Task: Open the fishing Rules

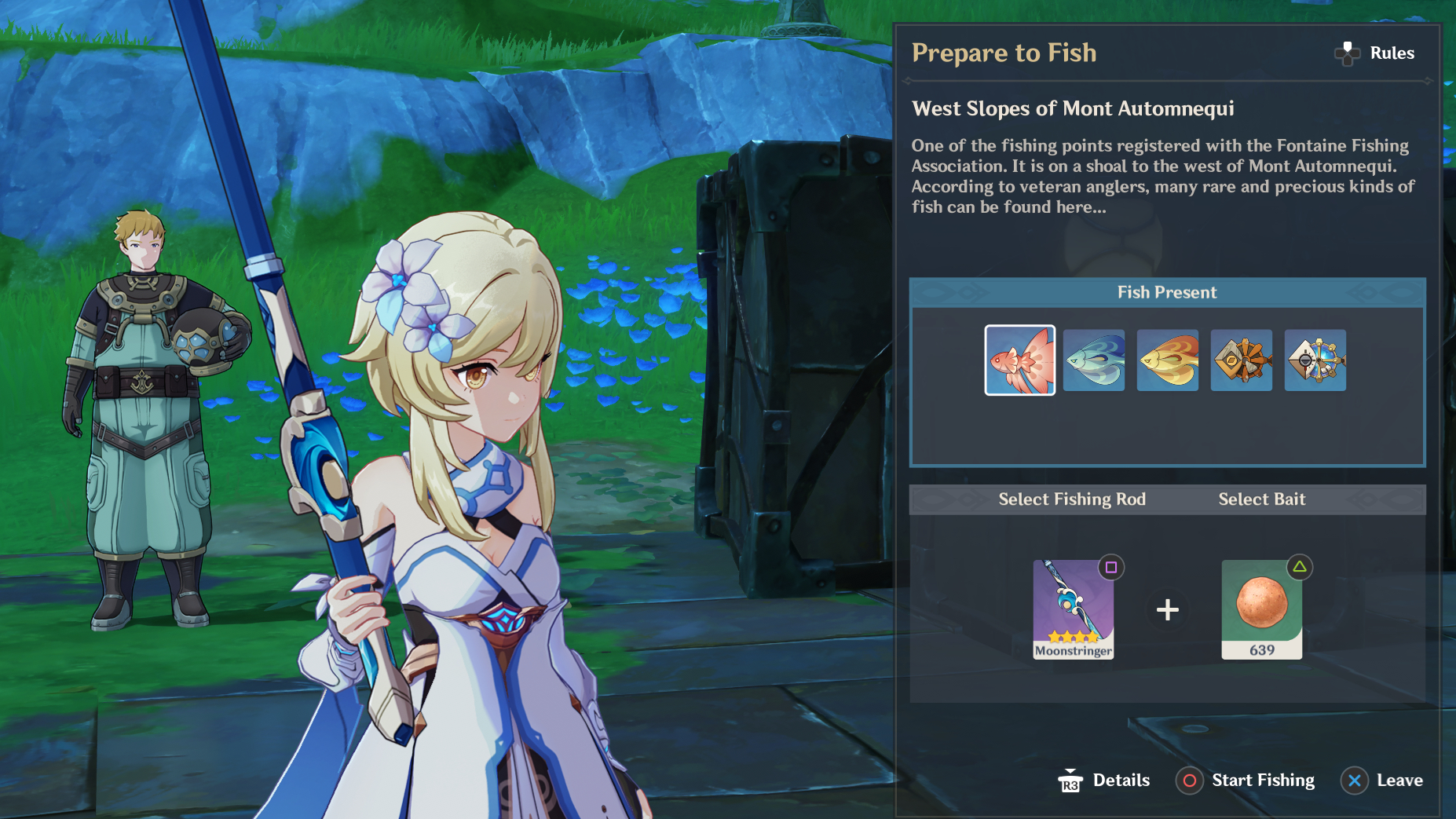Action: 1375,53
